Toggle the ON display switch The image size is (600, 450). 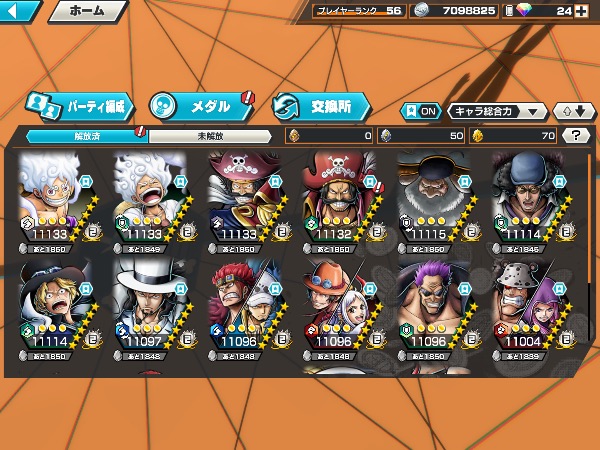(x=421, y=111)
